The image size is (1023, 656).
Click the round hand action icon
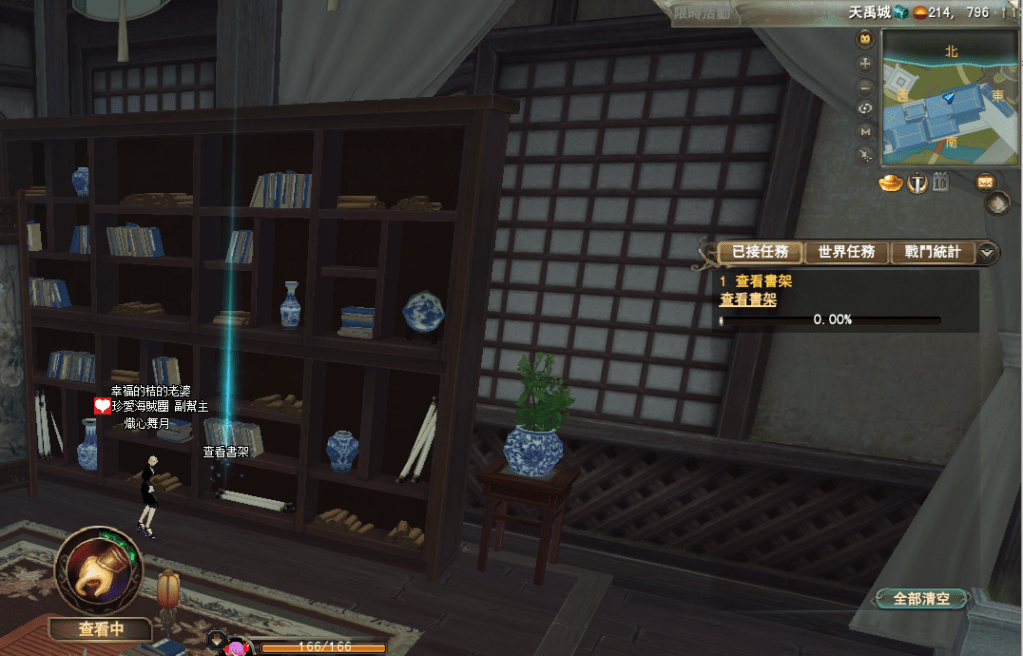click(98, 570)
